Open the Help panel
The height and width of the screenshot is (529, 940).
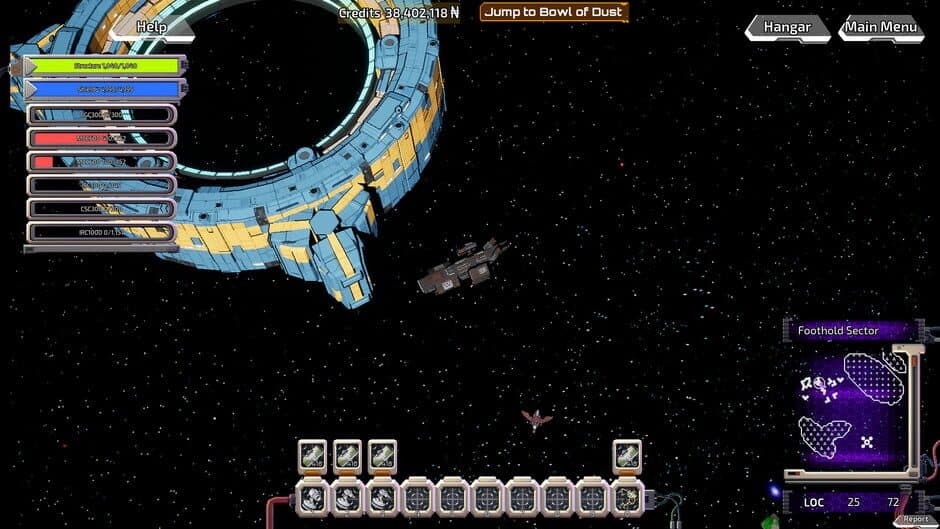151,27
